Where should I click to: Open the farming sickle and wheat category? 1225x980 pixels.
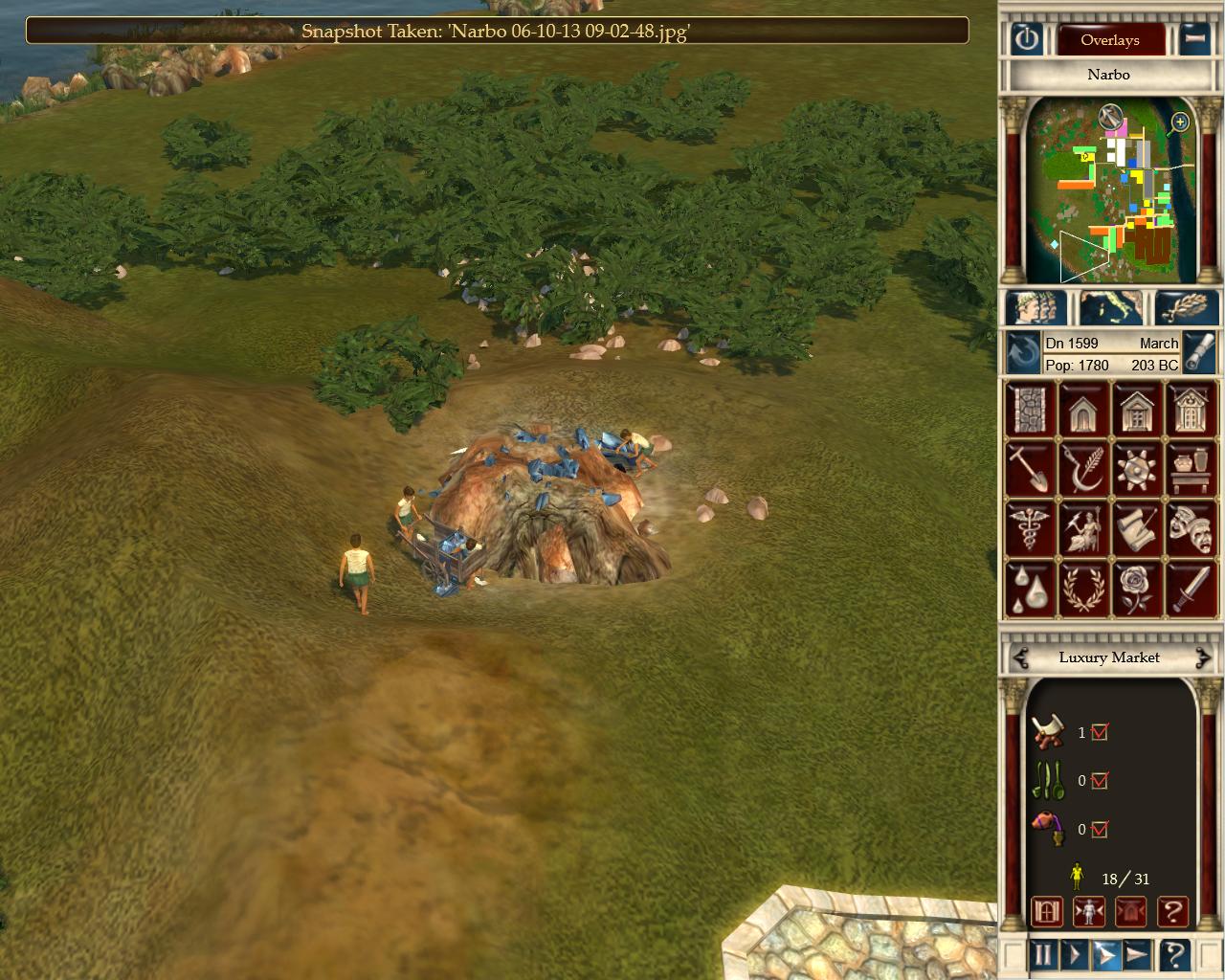(1082, 469)
